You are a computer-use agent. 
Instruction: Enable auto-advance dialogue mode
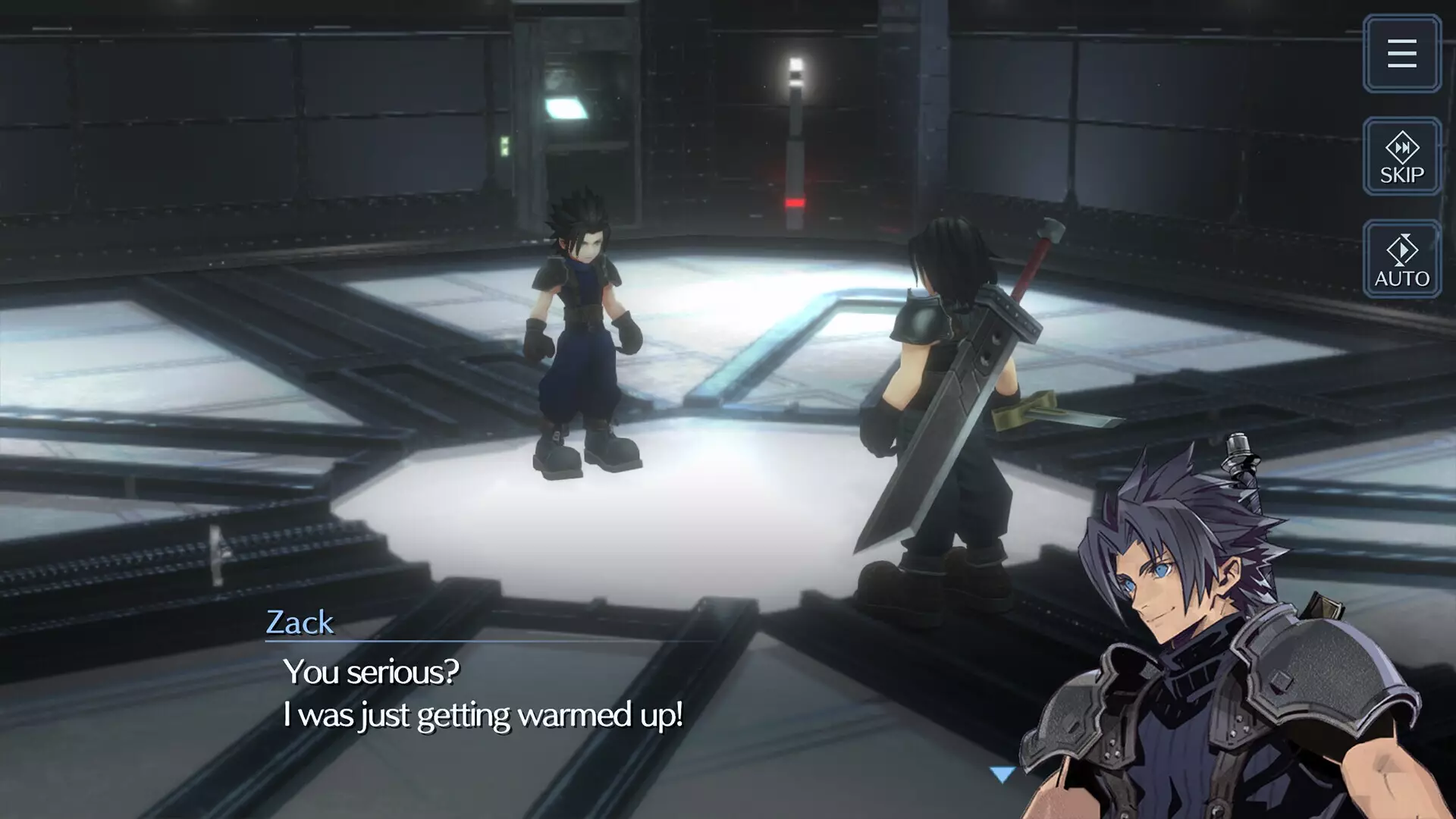point(1401,259)
